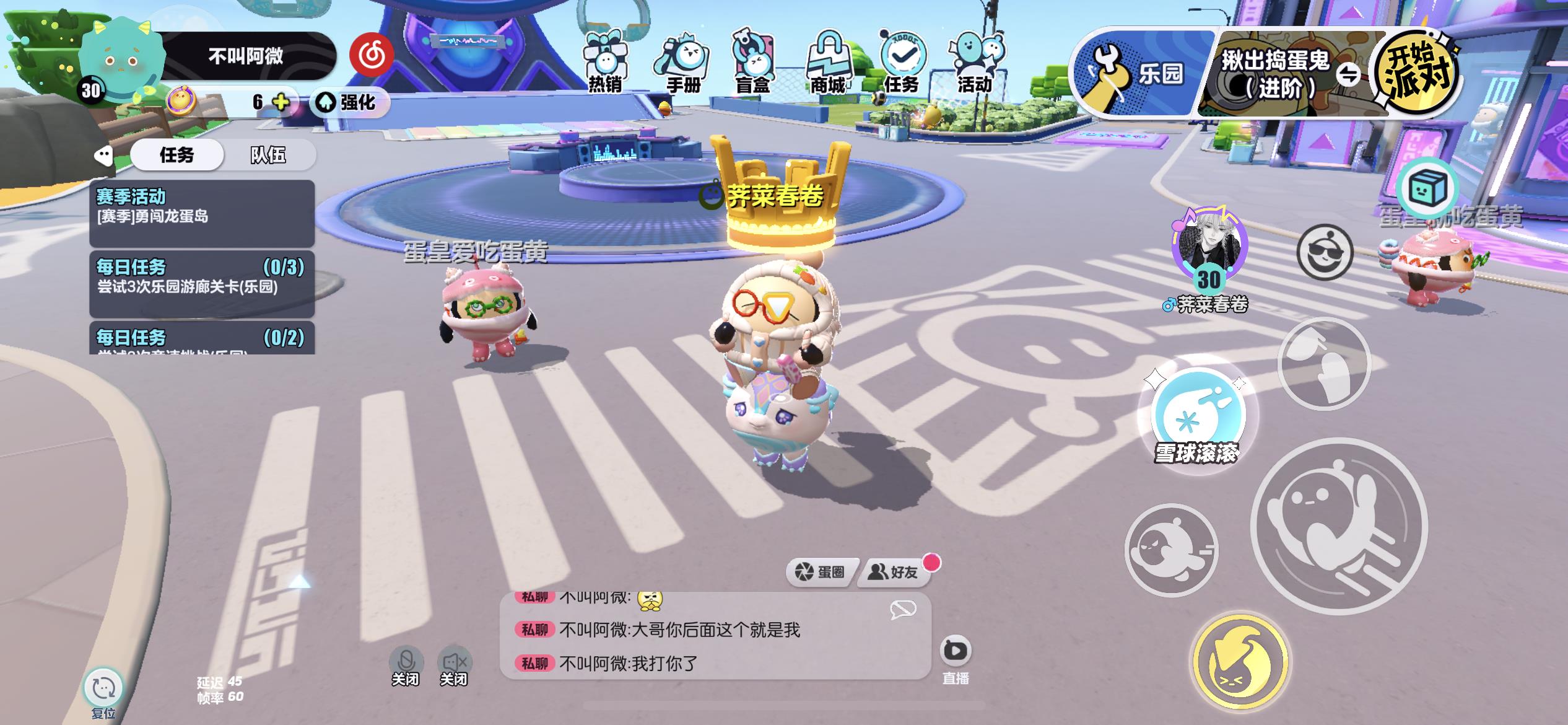Switch to the 队伍 team tab
1568x725 pixels.
pyautogui.click(x=268, y=155)
